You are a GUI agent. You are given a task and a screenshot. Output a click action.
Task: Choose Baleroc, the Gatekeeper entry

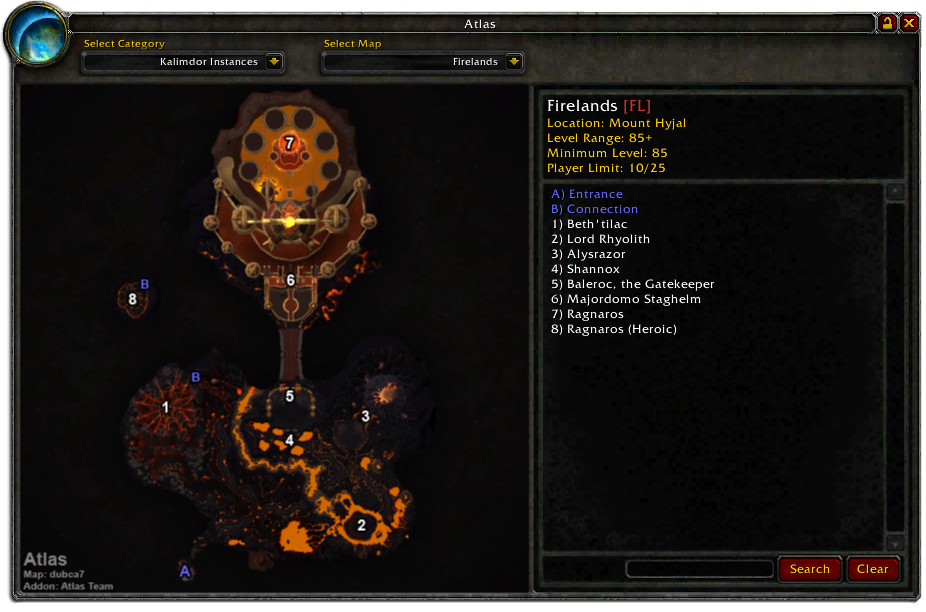(x=632, y=284)
